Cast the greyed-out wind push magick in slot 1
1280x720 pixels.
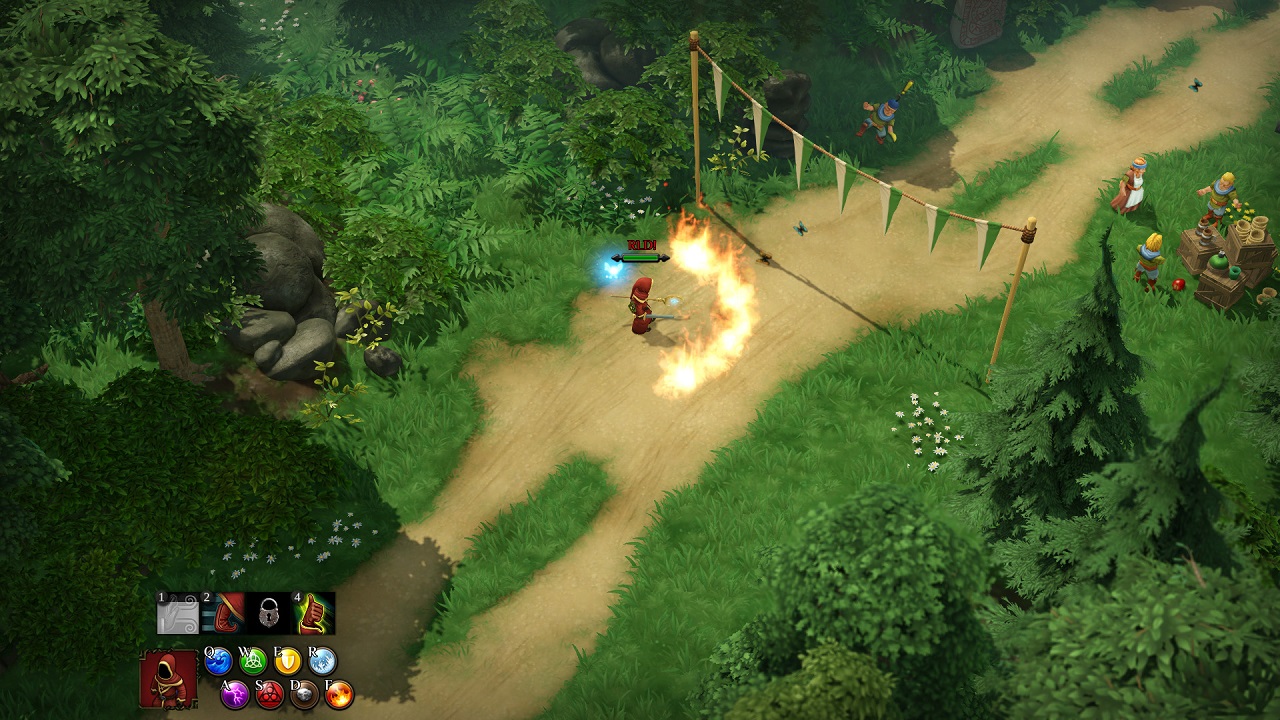pyautogui.click(x=178, y=613)
